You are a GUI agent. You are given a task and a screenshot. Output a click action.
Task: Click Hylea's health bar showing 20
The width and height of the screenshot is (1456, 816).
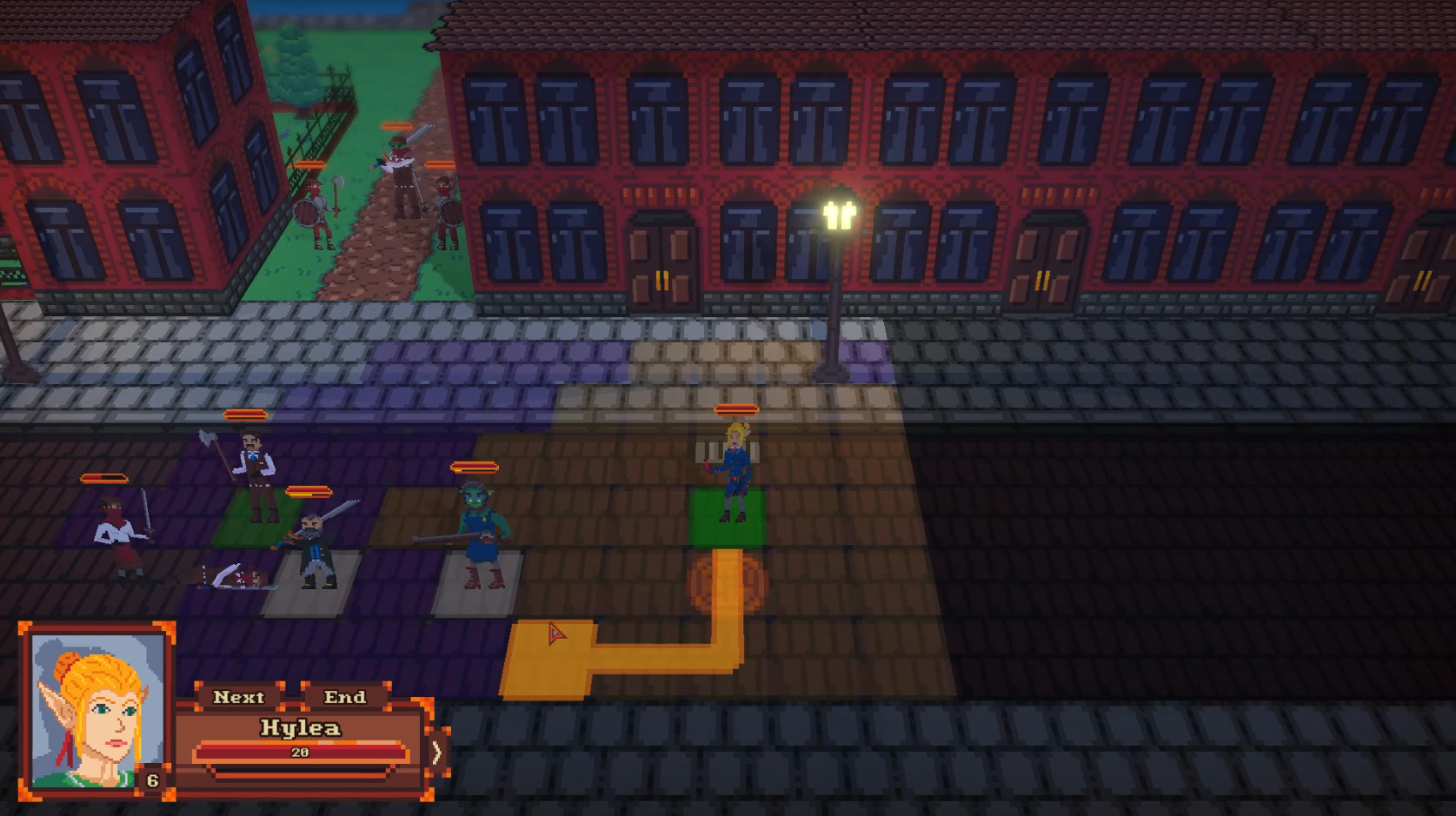coord(300,752)
